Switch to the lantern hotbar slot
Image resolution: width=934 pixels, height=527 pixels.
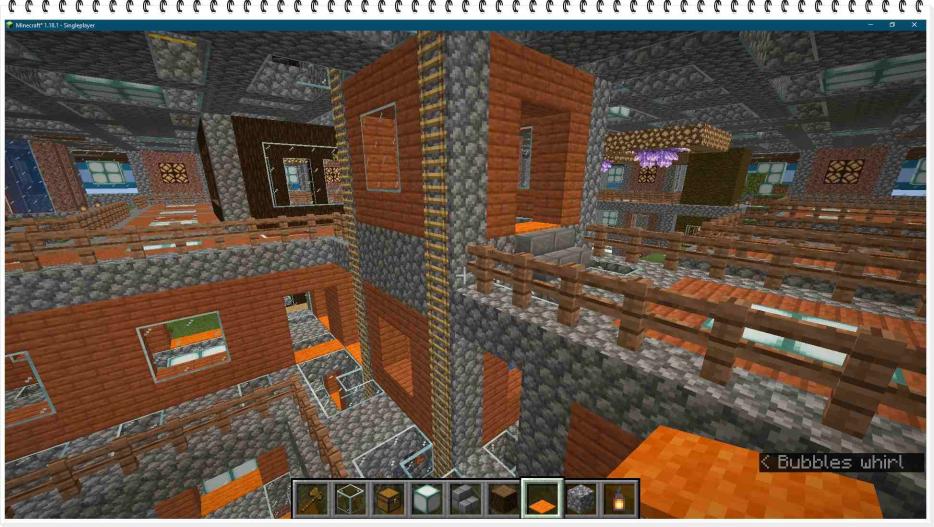618,497
